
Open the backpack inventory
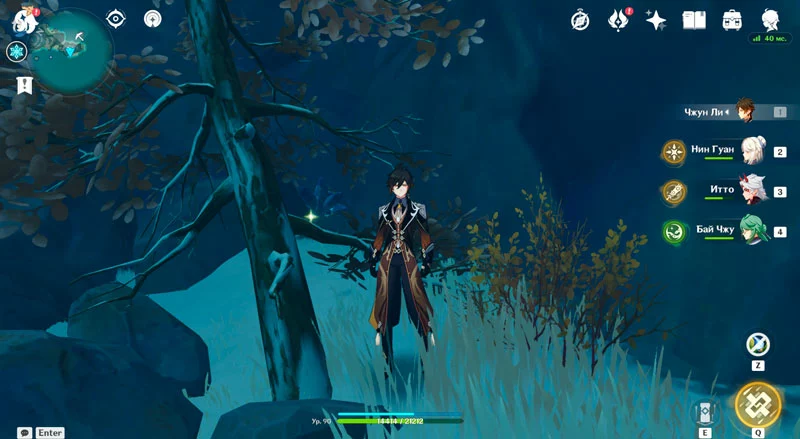pyautogui.click(x=732, y=19)
